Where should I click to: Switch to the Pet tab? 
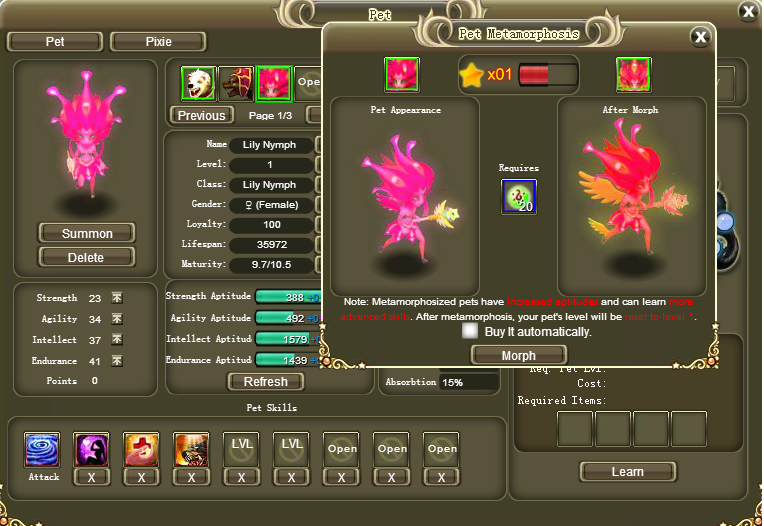[x=54, y=42]
